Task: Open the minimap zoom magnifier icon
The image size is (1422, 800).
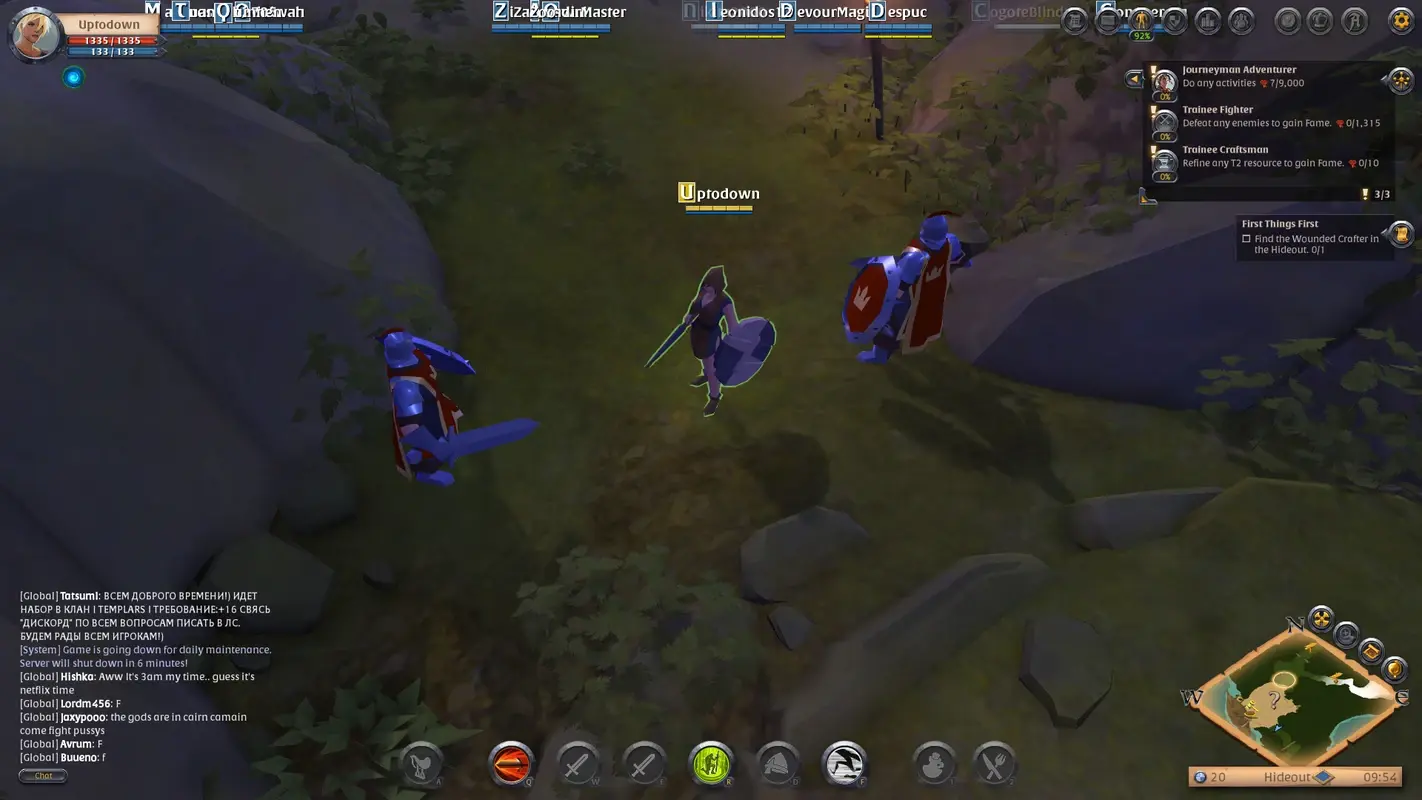Action: coord(1346,636)
